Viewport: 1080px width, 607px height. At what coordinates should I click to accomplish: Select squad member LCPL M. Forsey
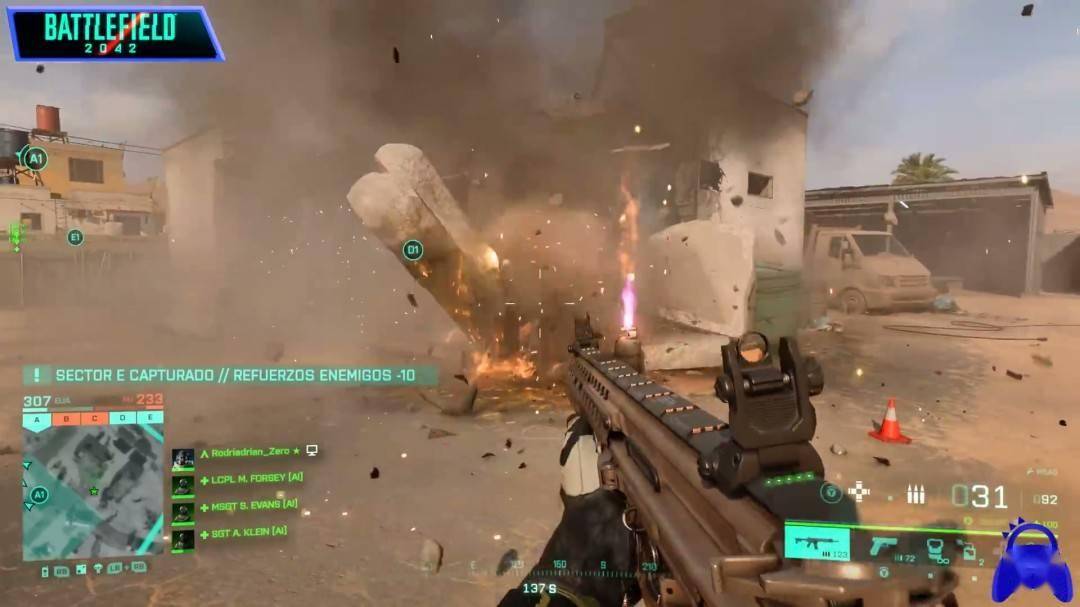250,478
